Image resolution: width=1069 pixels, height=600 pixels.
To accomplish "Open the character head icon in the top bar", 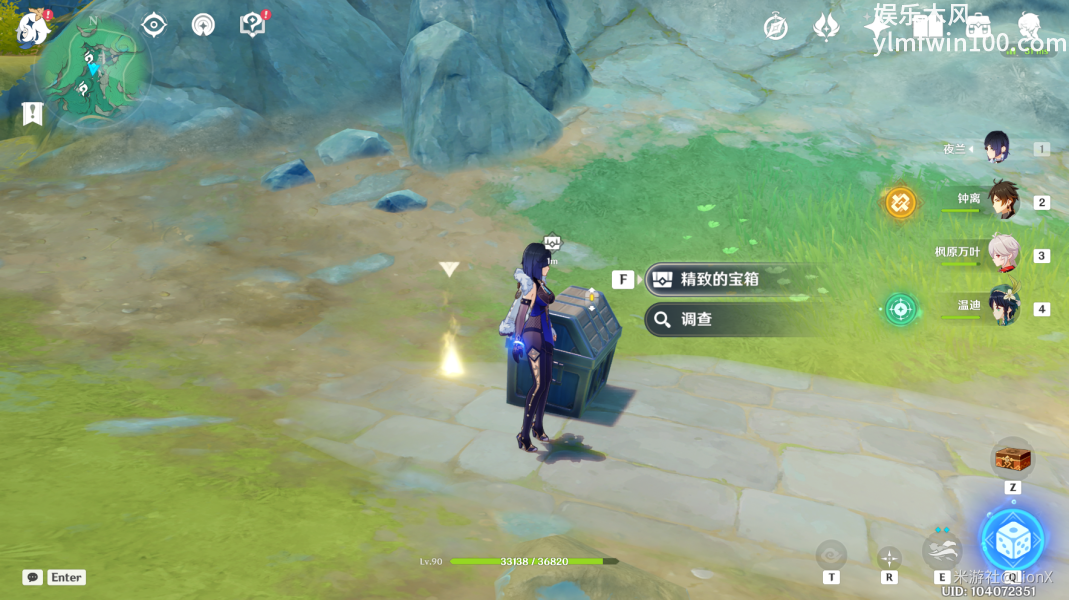I will [1029, 27].
